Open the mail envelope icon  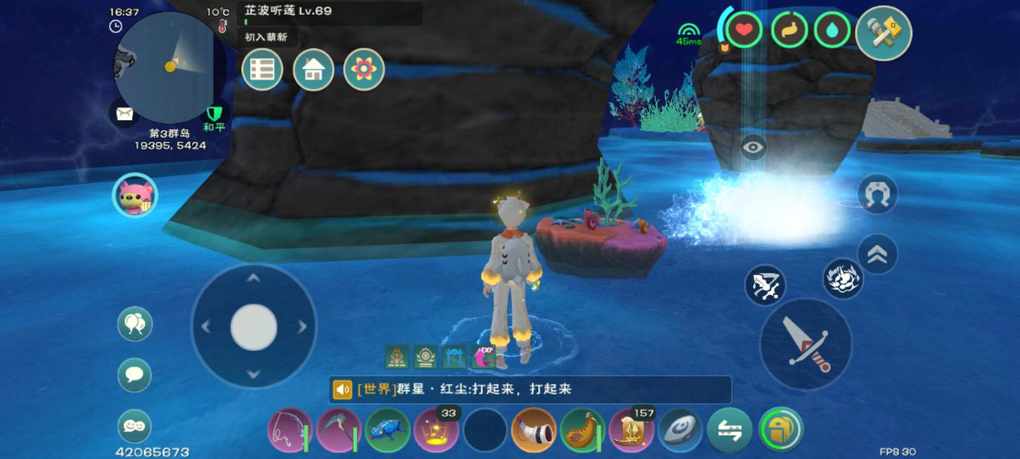(124, 114)
